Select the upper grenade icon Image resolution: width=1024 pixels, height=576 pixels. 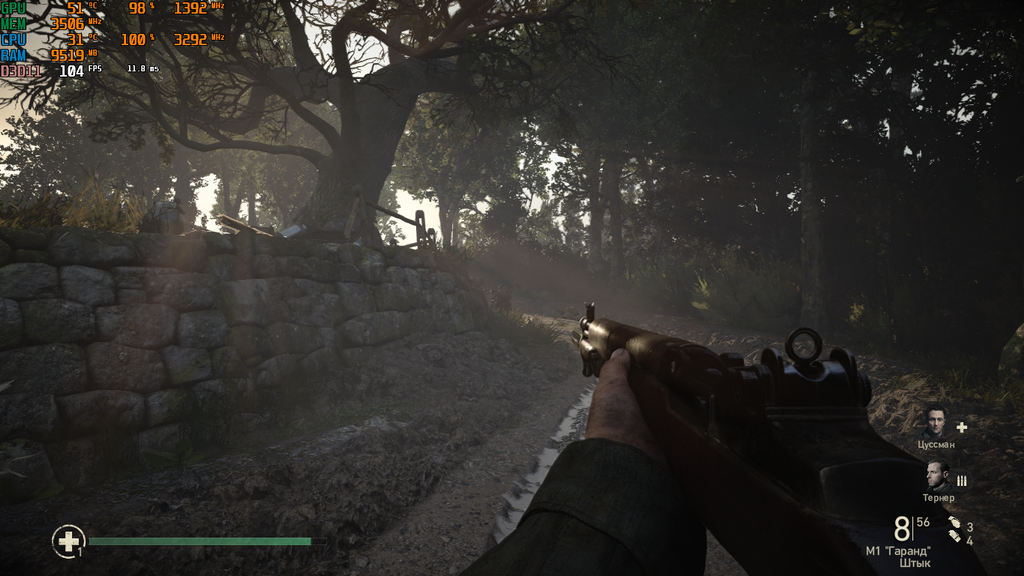pyautogui.click(x=954, y=523)
